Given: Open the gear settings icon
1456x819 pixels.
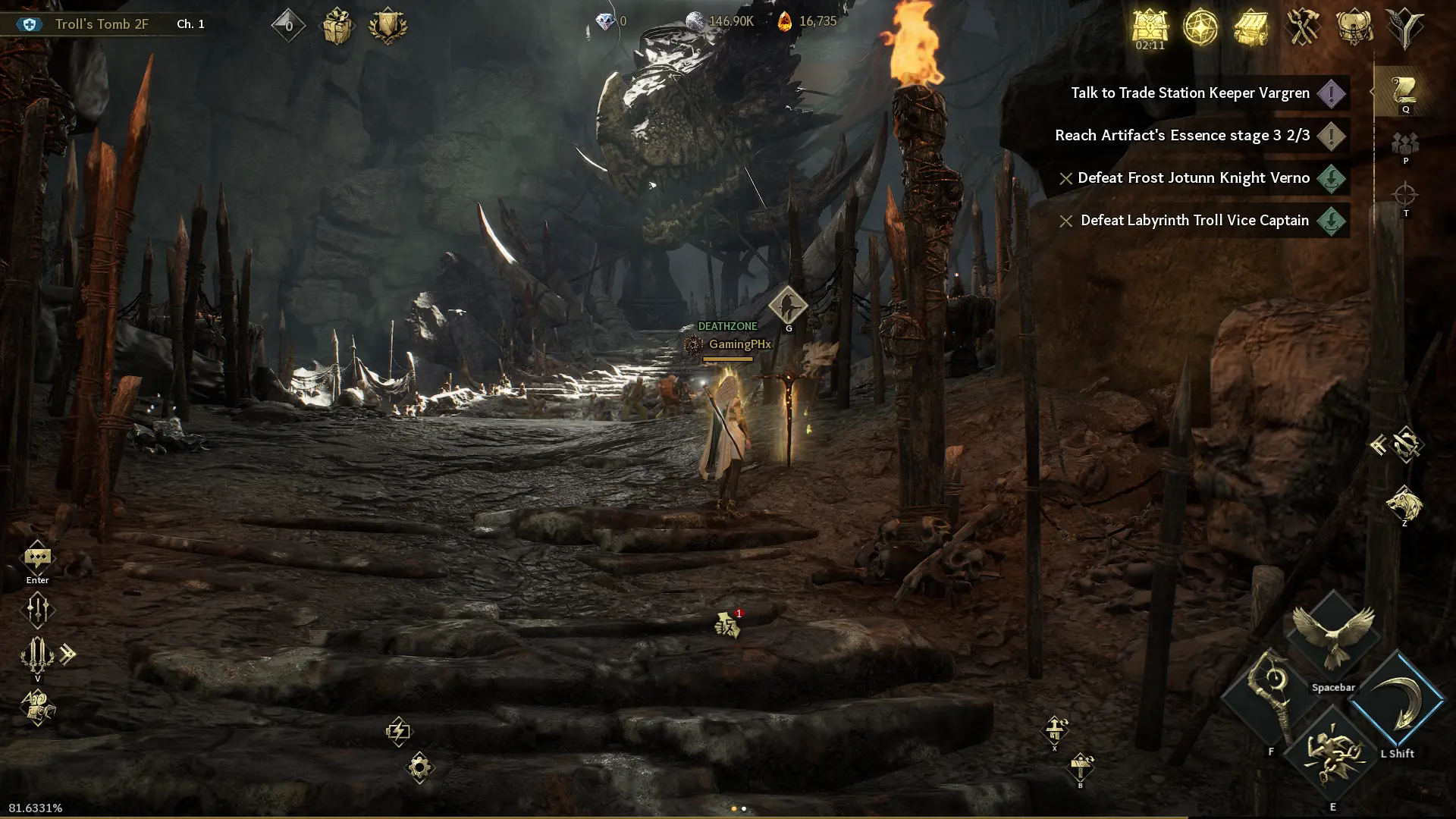Looking at the screenshot, I should pyautogui.click(x=419, y=767).
